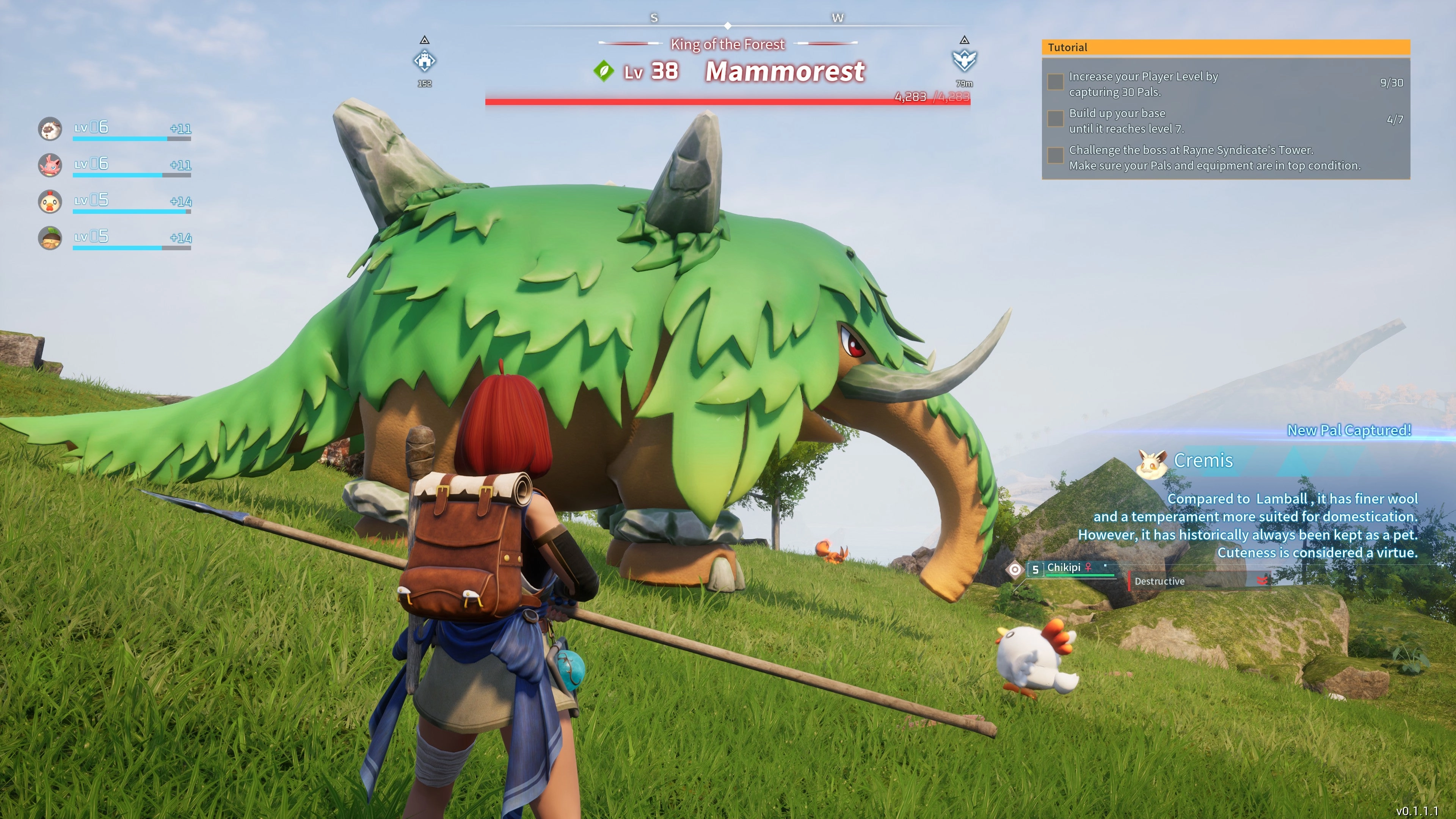Select the leaf-capped brown Pal portrait
Screen dimensions: 1456x819
[50, 238]
